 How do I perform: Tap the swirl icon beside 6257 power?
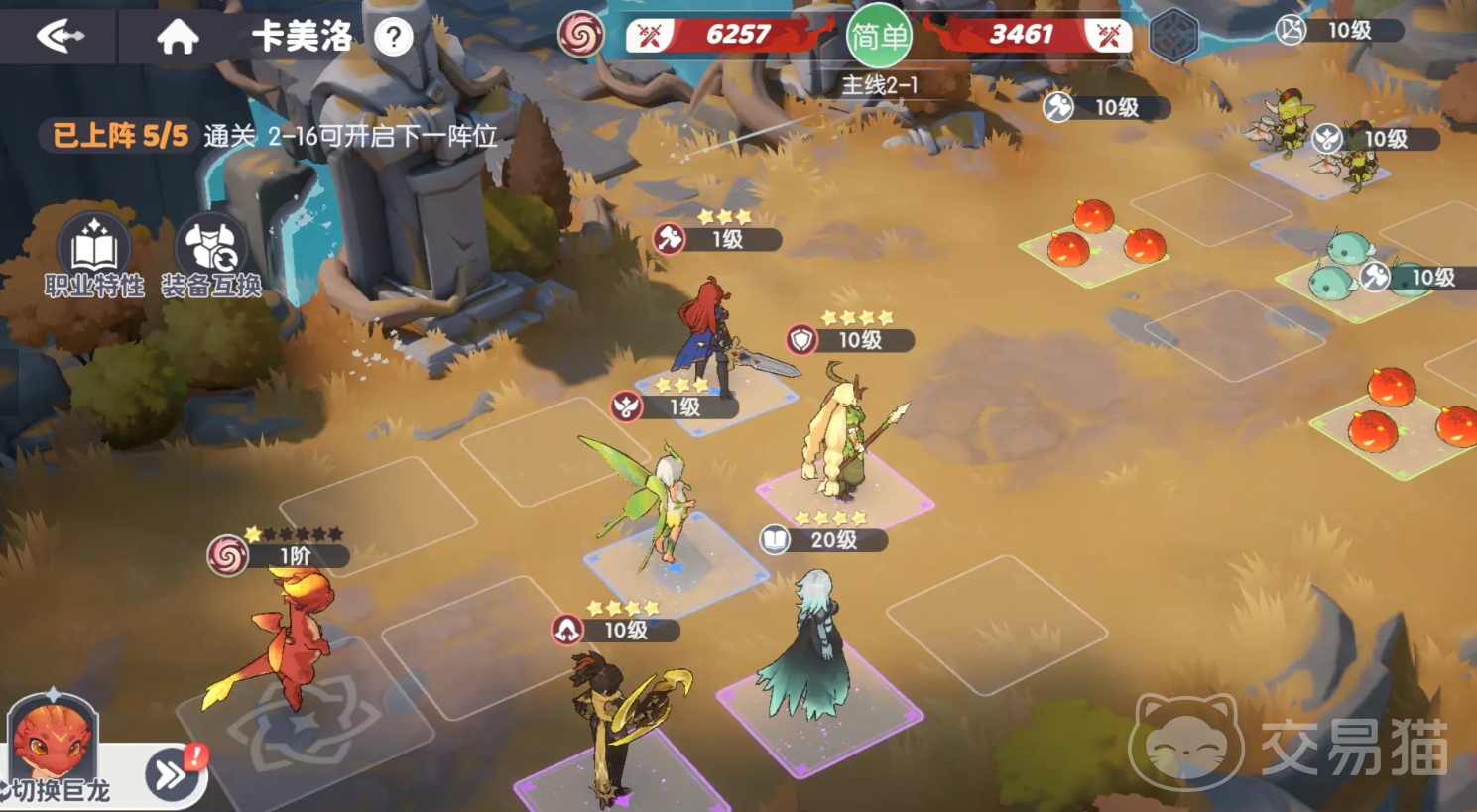(581, 36)
